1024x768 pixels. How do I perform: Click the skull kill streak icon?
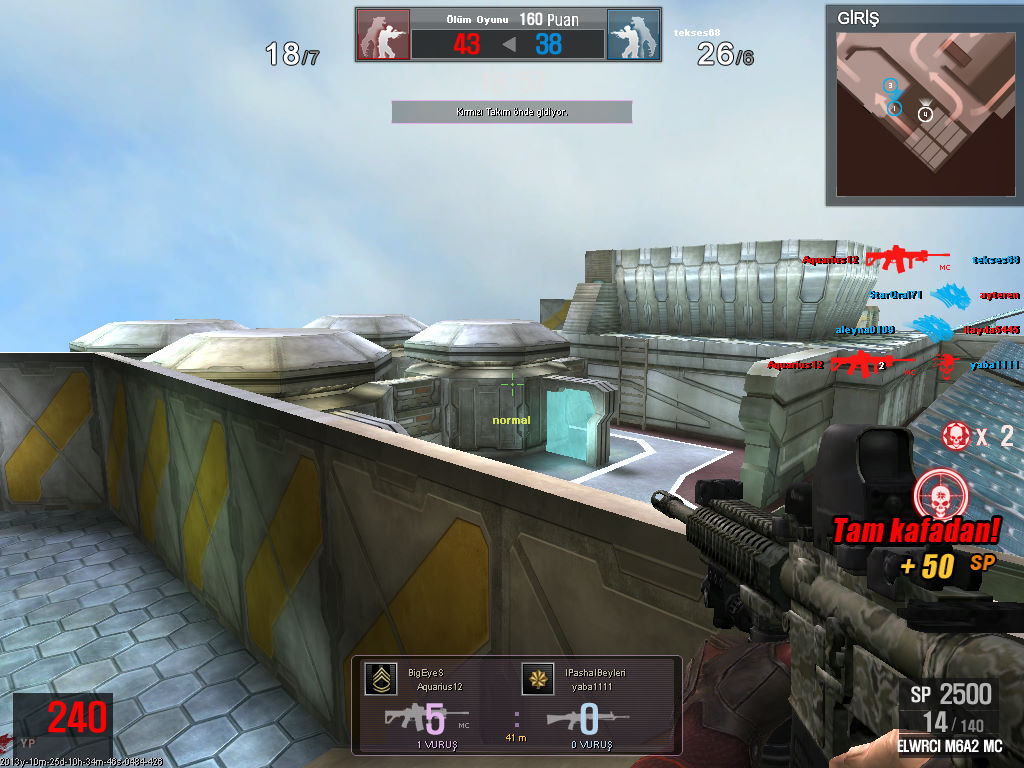click(x=955, y=435)
